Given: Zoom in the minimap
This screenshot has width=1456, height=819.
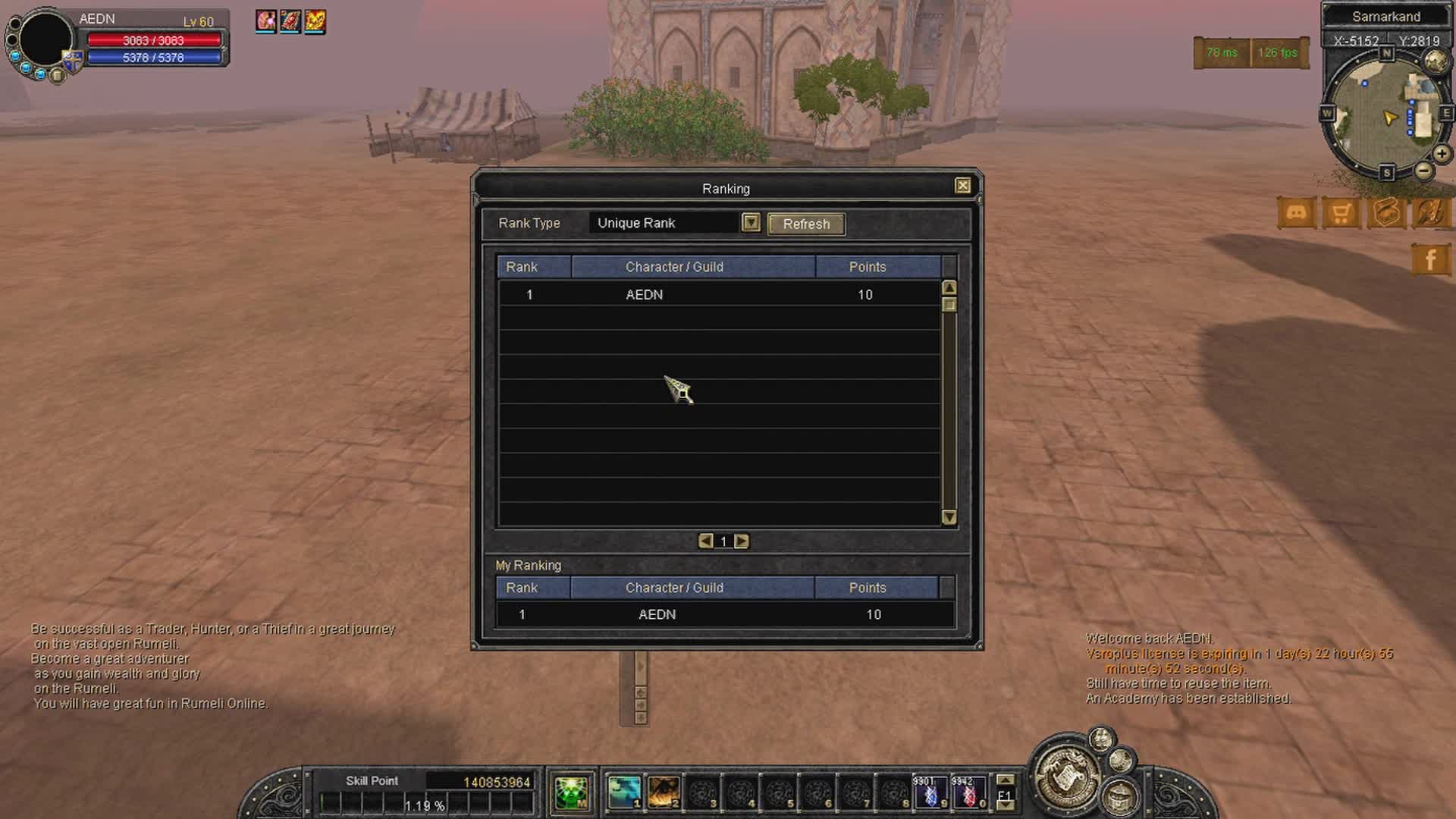Looking at the screenshot, I should point(1442,154).
